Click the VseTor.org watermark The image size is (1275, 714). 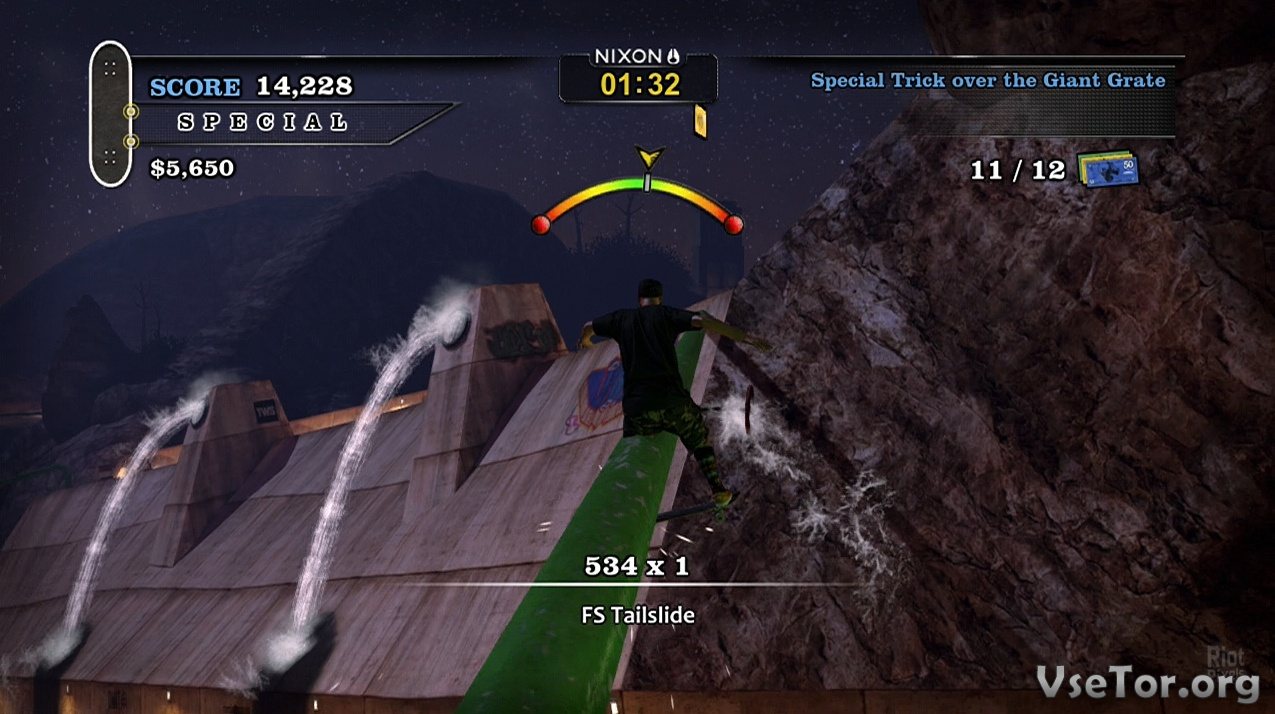pos(1146,683)
